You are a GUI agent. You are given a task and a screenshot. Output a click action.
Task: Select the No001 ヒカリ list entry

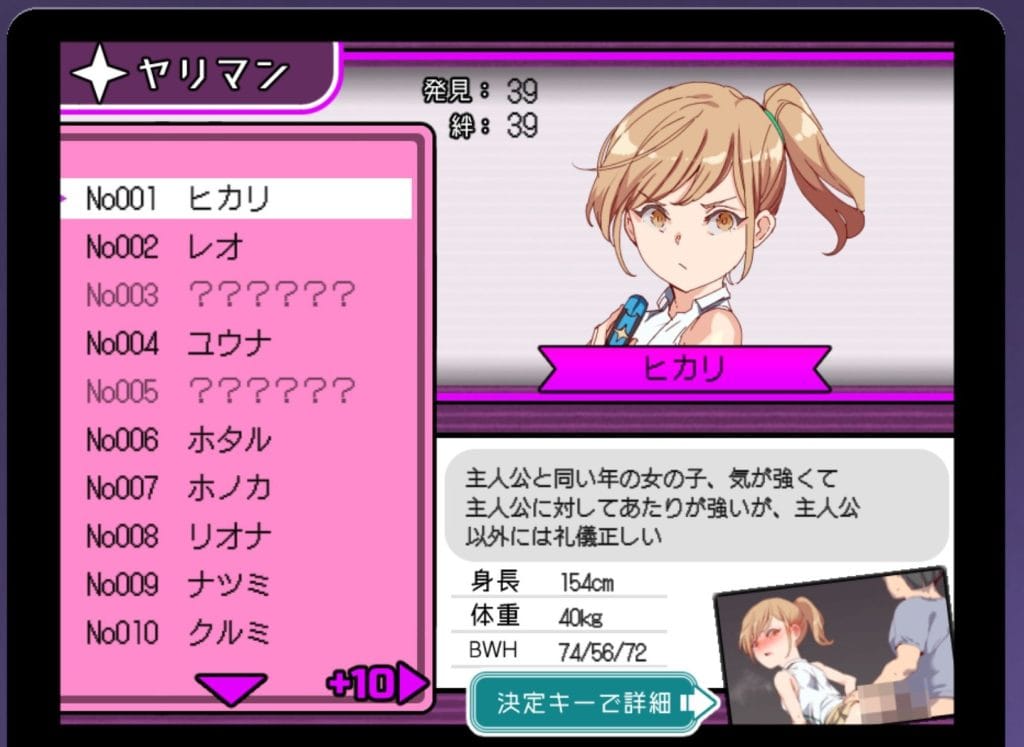tap(236, 199)
